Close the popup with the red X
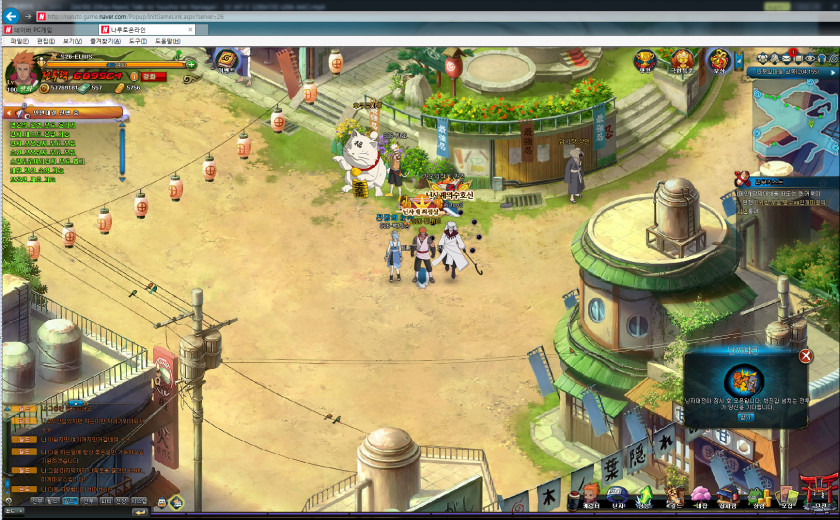 pyautogui.click(x=806, y=356)
